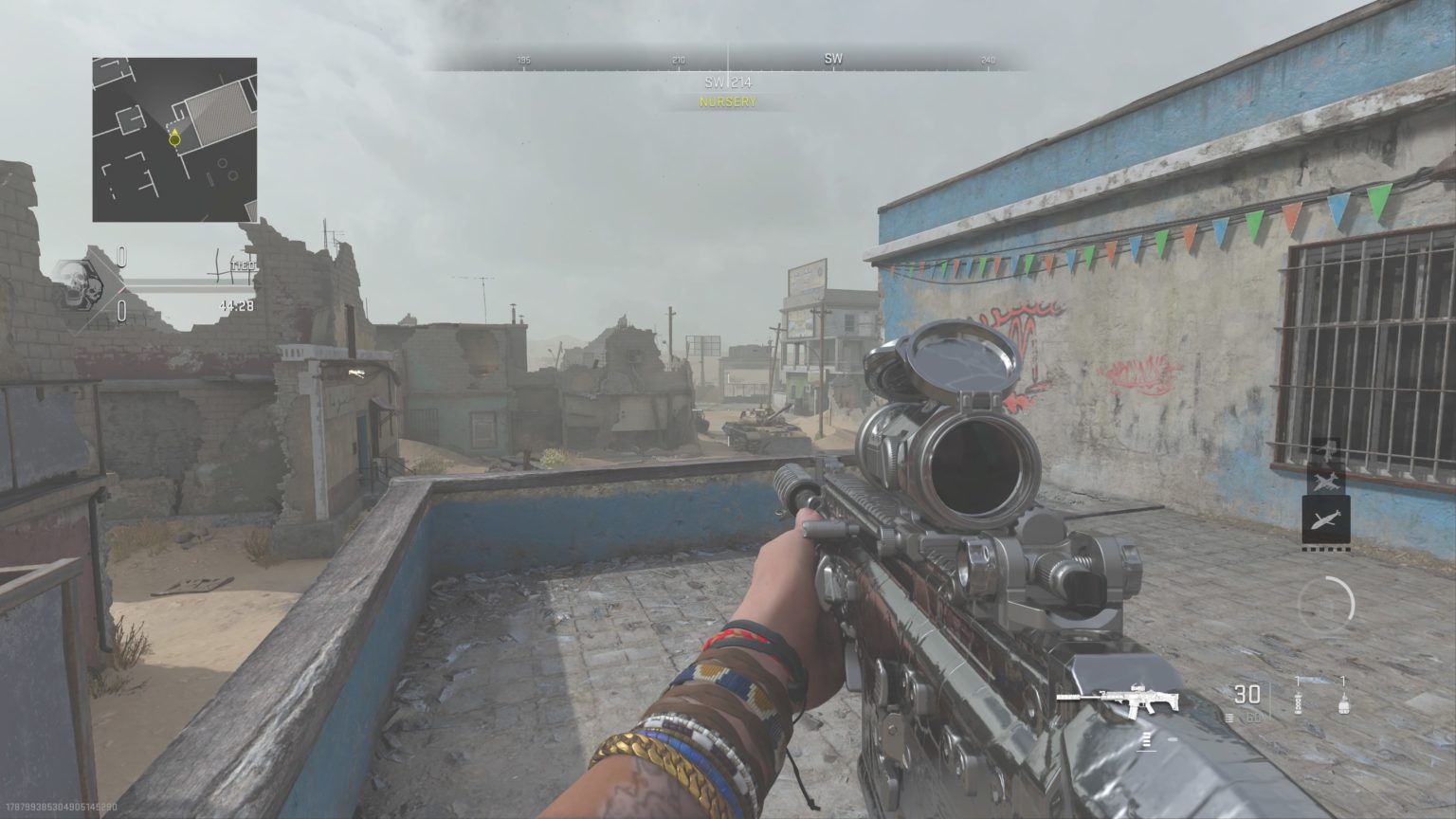Click the TIED score status text
Screen dimensions: 1456x819
[243, 266]
